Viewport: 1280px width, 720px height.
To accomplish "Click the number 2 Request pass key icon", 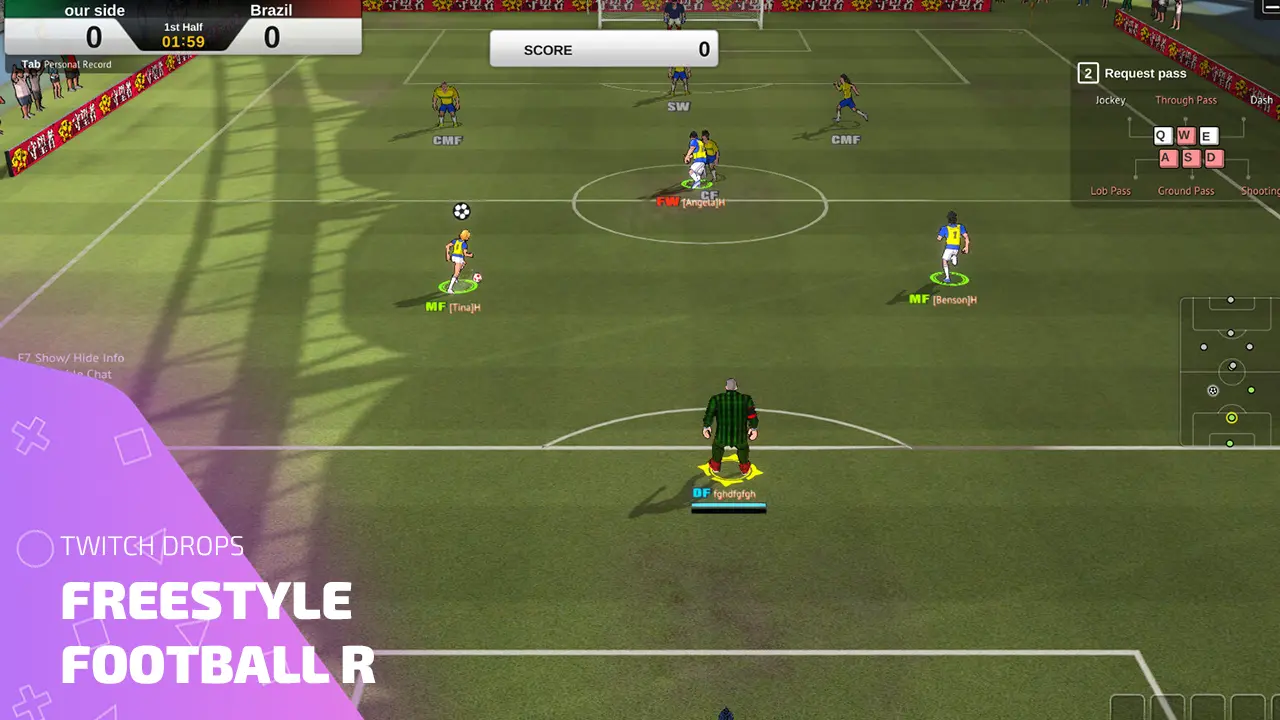I will [1086, 72].
